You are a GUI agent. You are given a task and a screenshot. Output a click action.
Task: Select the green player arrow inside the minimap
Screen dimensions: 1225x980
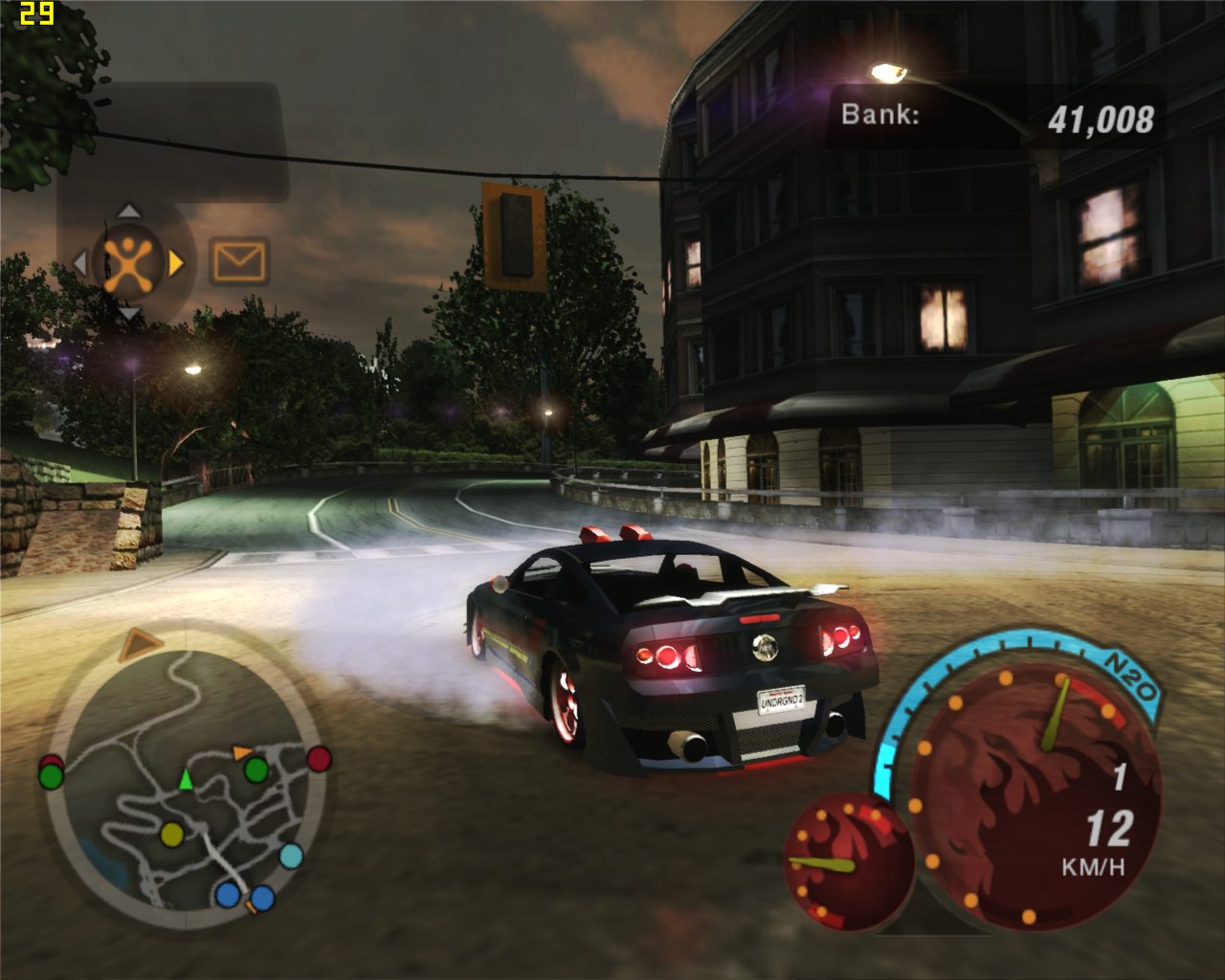click(x=186, y=779)
